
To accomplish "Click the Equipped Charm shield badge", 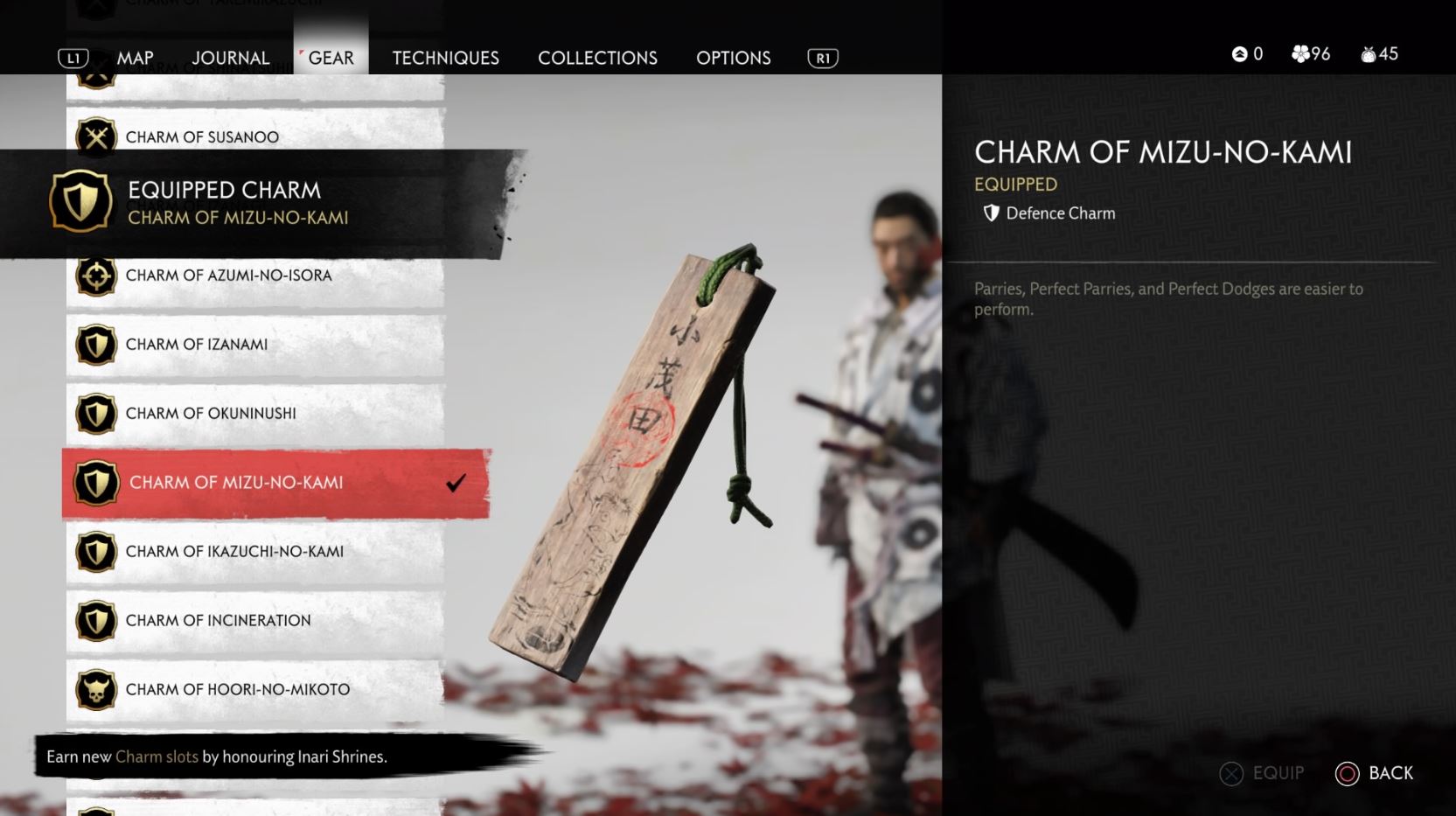I will click(x=80, y=199).
